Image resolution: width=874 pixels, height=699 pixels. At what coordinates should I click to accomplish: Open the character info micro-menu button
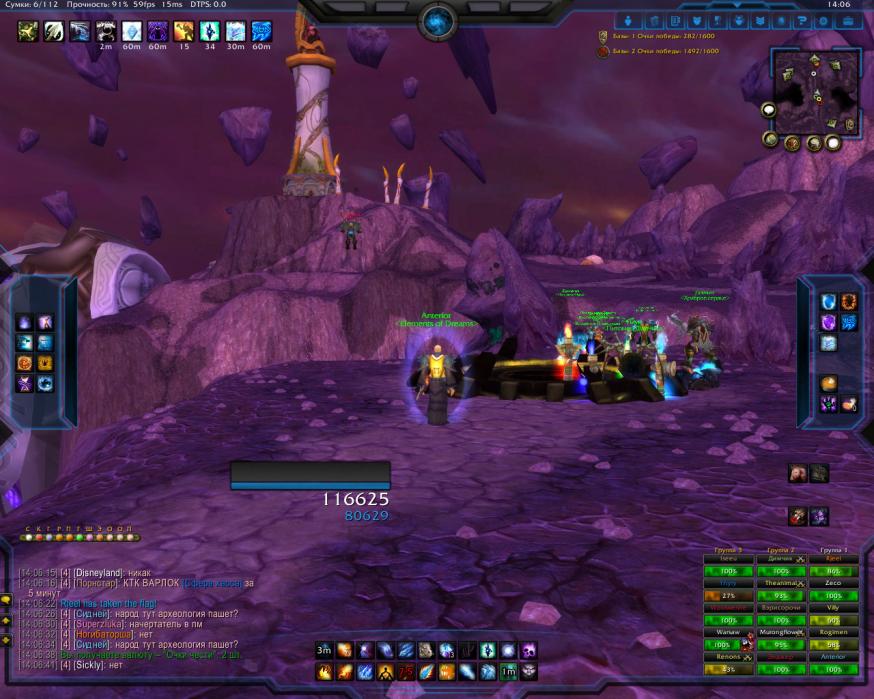tap(630, 20)
